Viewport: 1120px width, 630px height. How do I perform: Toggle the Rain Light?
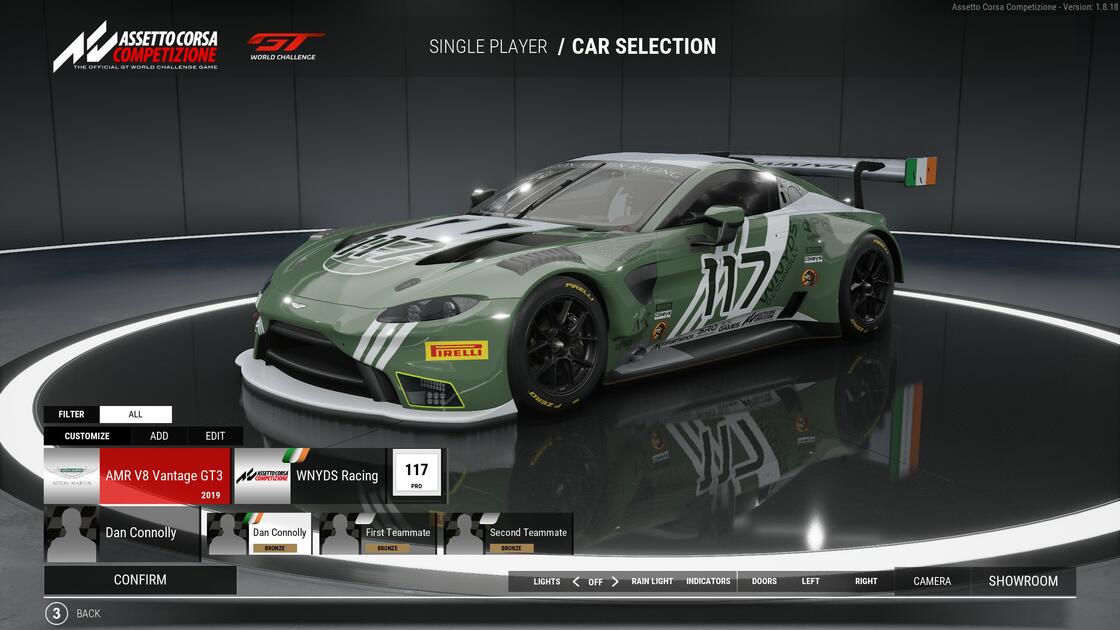[652, 581]
